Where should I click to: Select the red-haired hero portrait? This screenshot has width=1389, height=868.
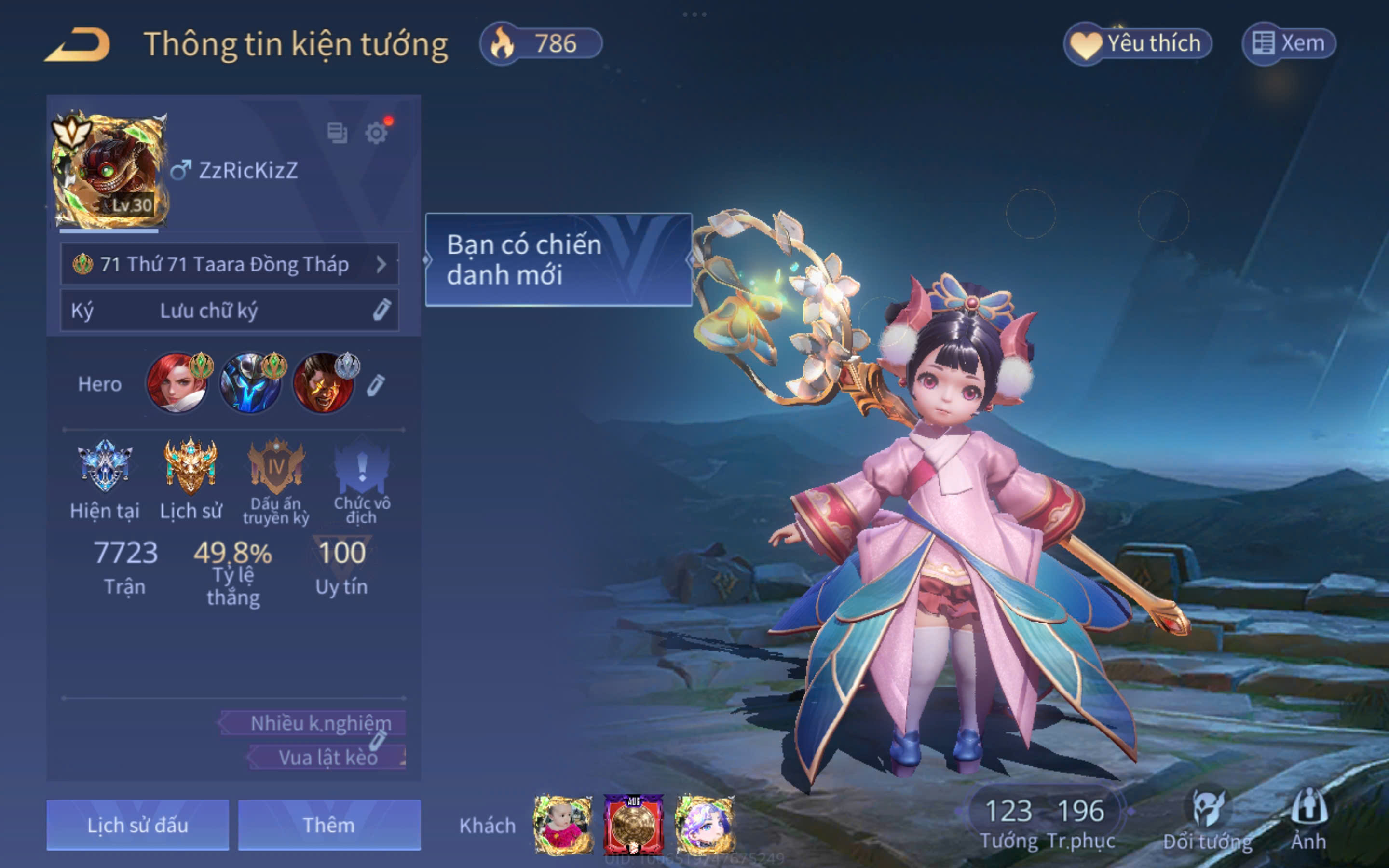pos(176,383)
